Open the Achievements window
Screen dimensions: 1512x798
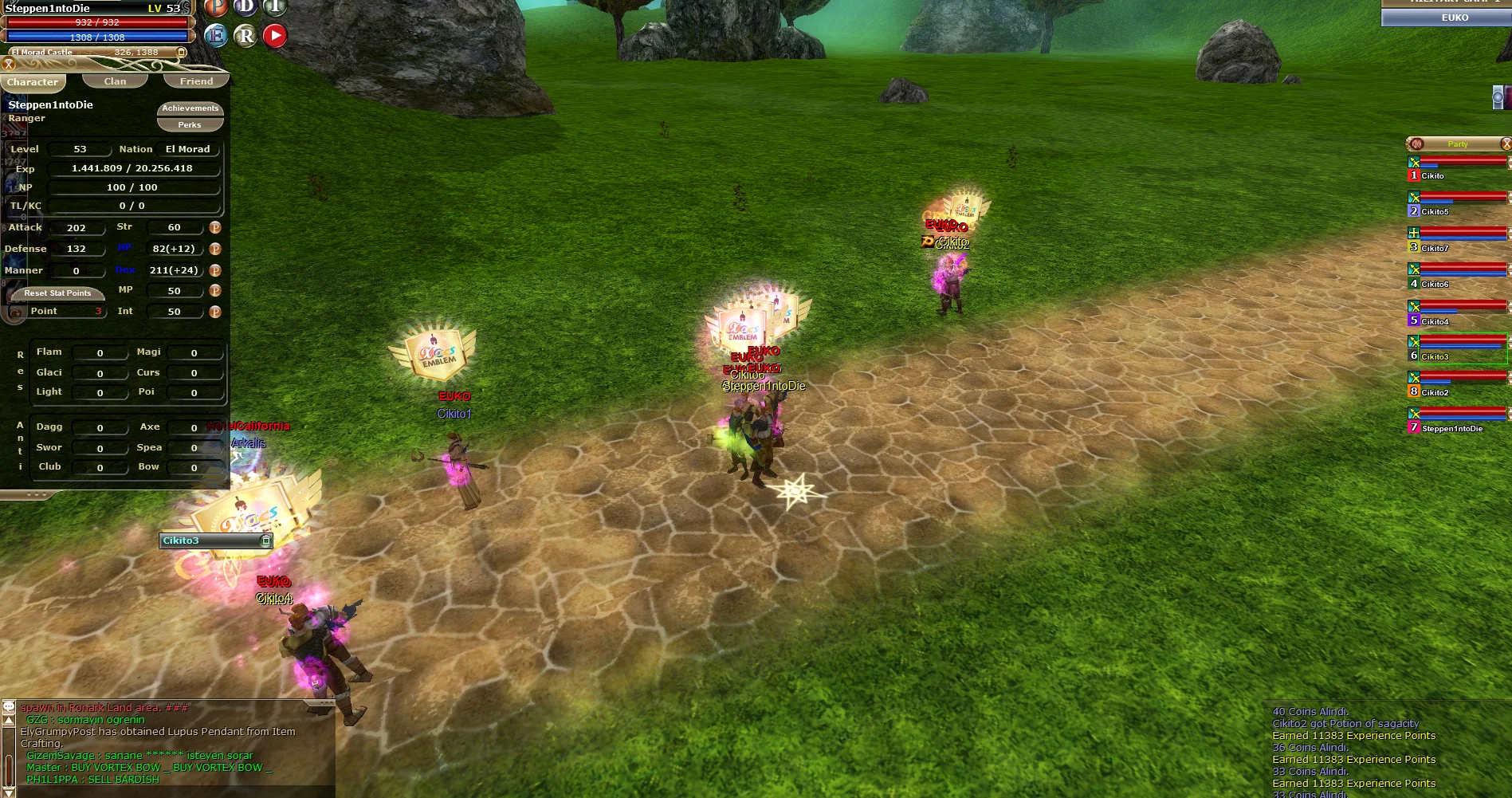coord(190,108)
